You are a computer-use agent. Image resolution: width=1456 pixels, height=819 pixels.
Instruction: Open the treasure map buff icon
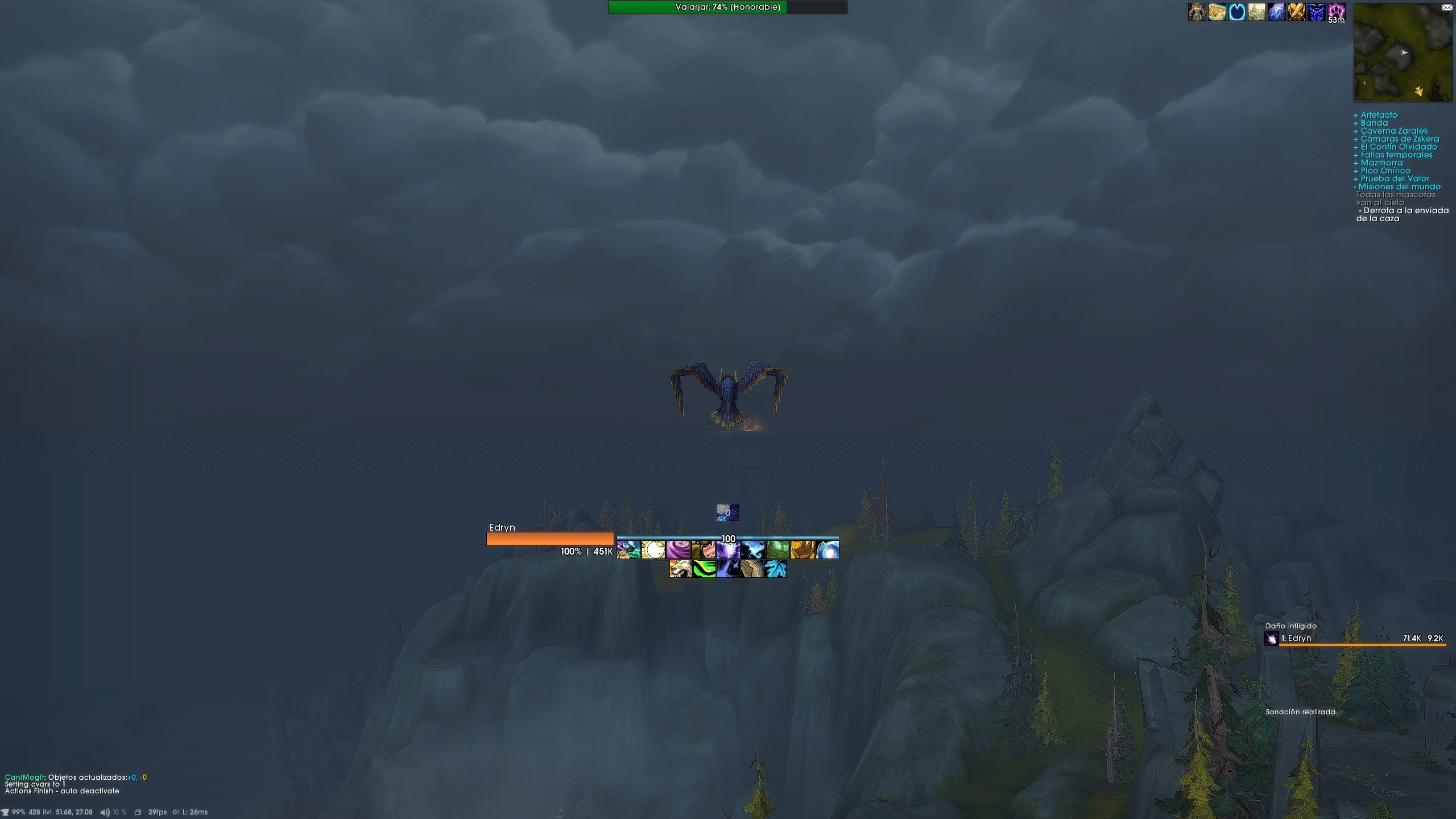pos(1217,13)
